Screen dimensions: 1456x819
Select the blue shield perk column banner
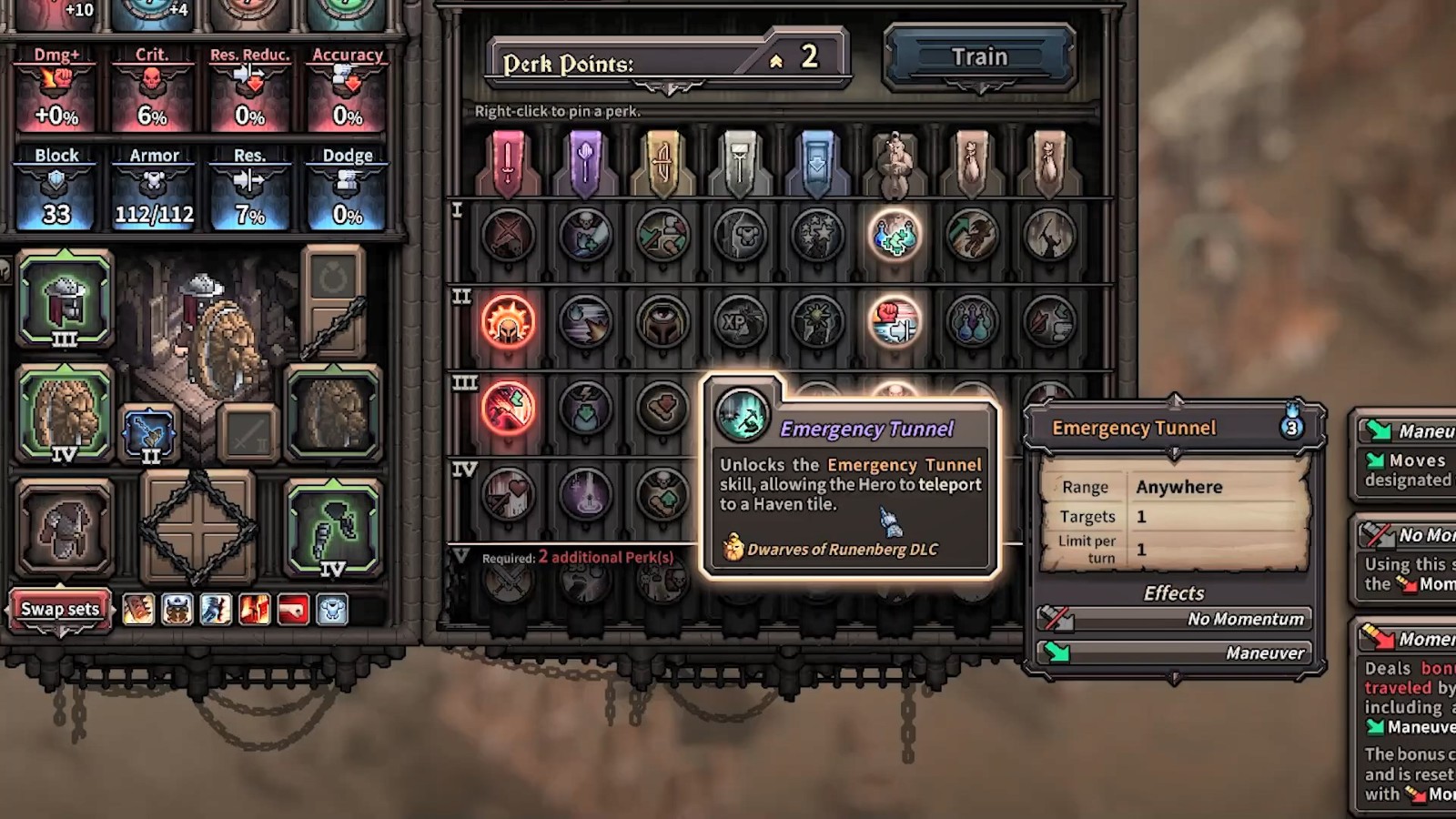[817, 164]
